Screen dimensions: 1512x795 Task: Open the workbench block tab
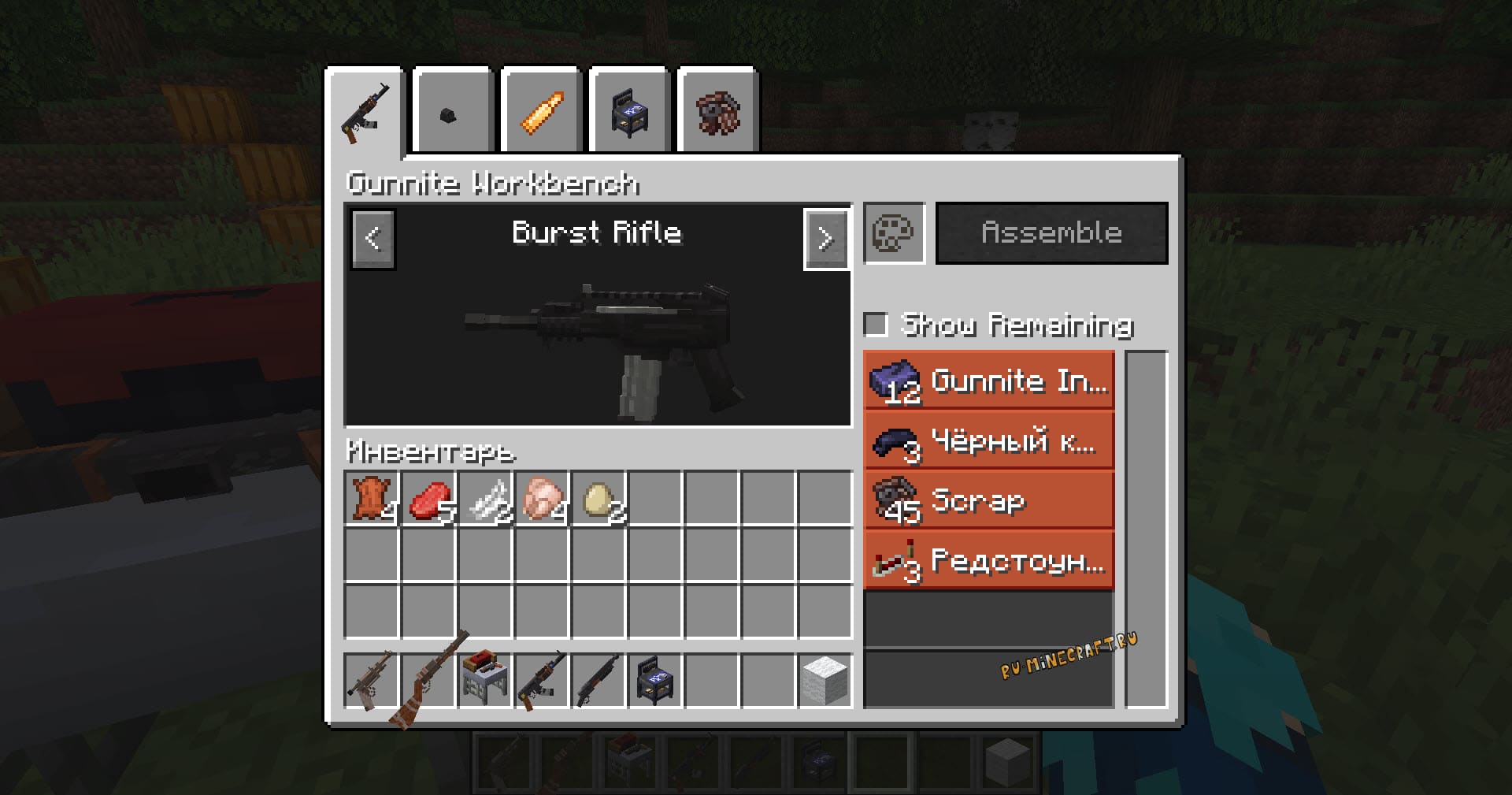[629, 113]
